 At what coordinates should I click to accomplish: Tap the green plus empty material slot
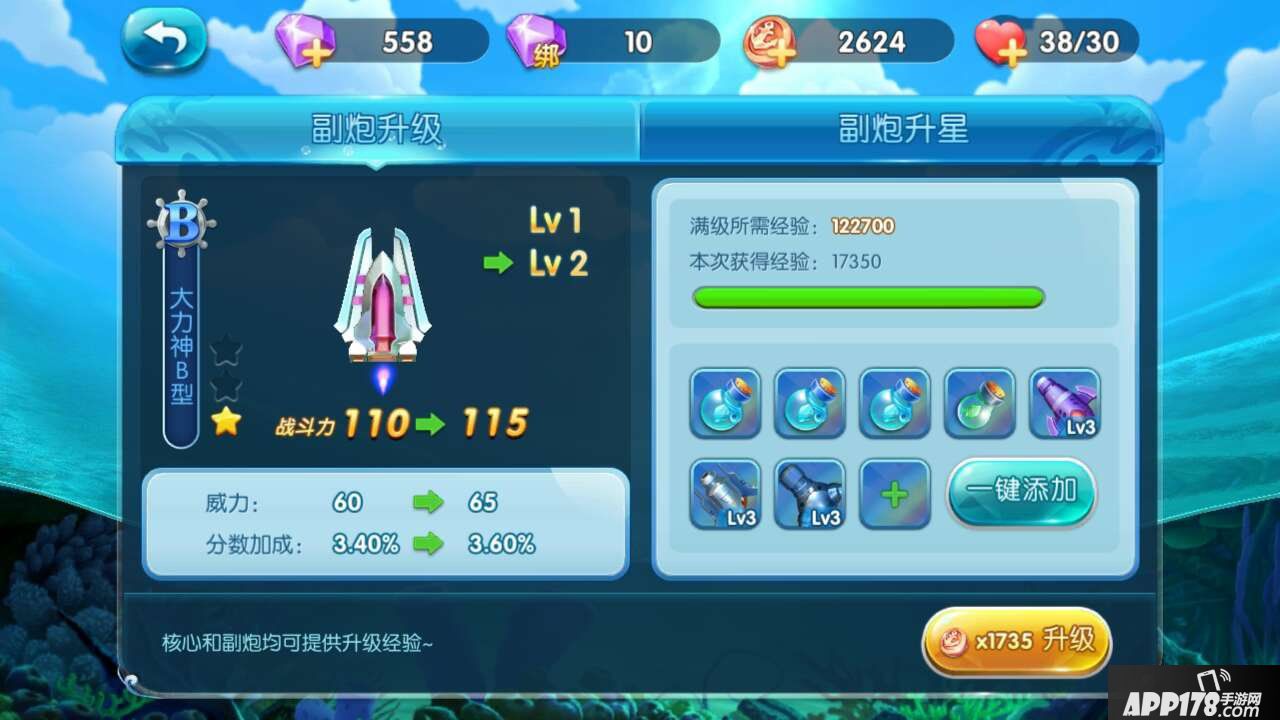[x=894, y=492]
